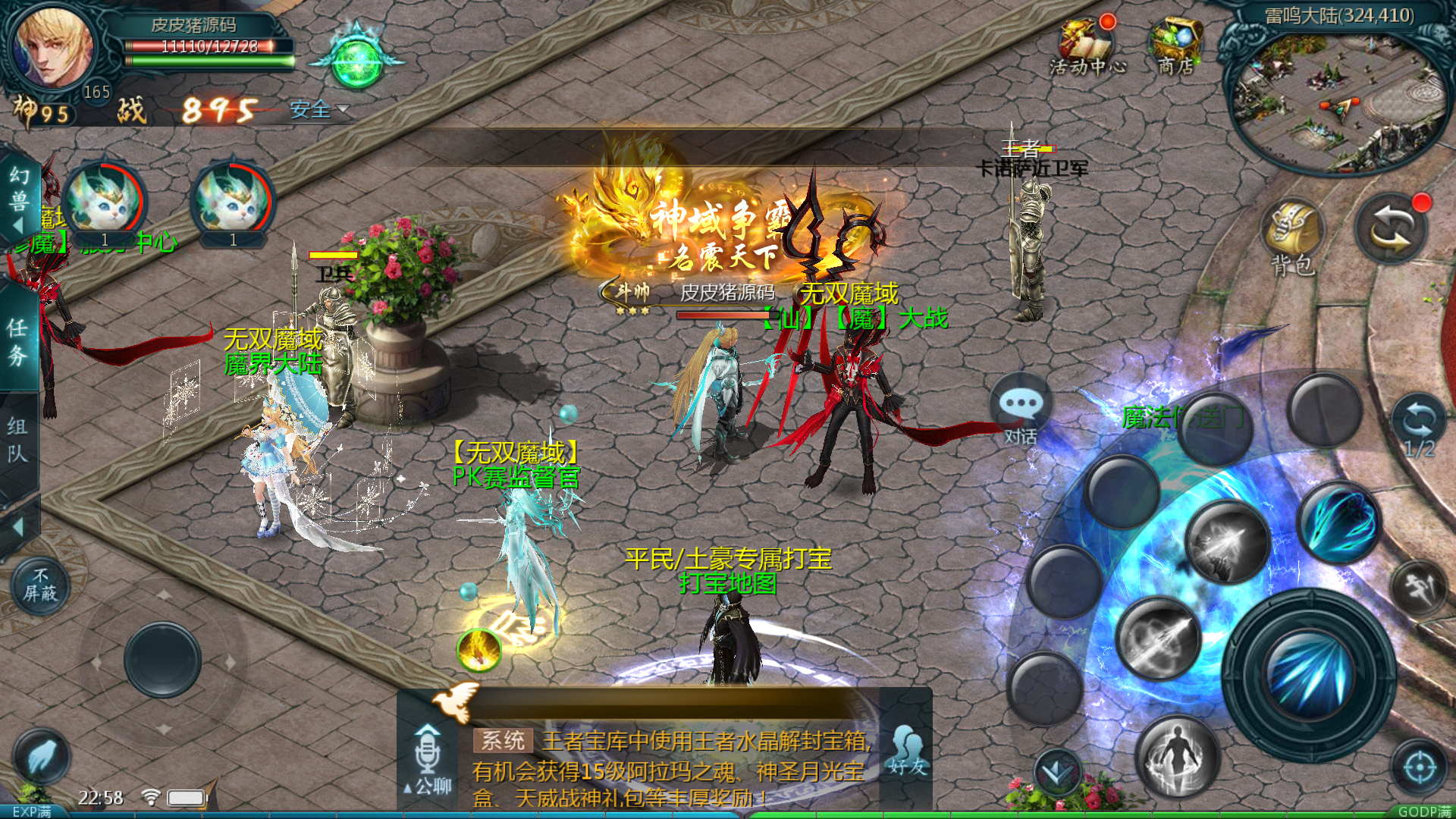Open the 安全 PK mode dropdown

coord(318,110)
